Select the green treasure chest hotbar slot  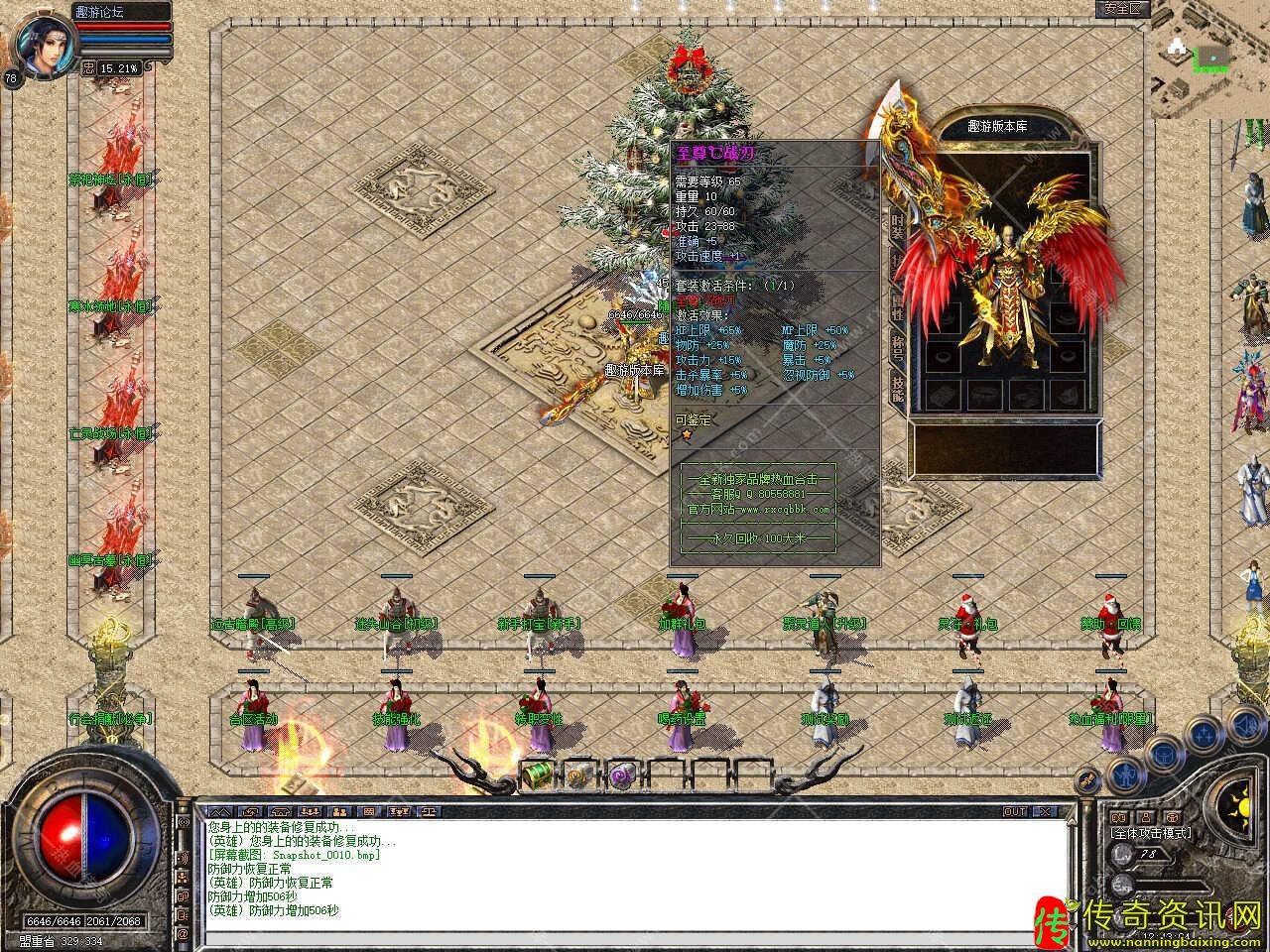coord(537,773)
